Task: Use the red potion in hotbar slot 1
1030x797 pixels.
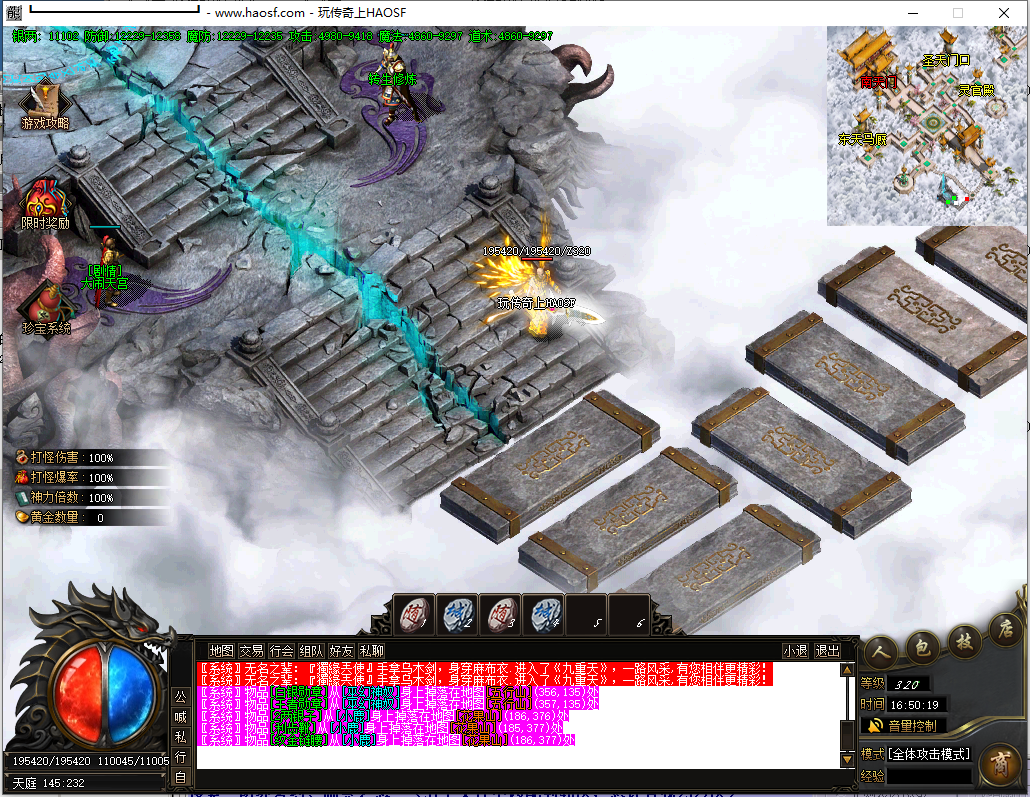Action: (x=412, y=615)
